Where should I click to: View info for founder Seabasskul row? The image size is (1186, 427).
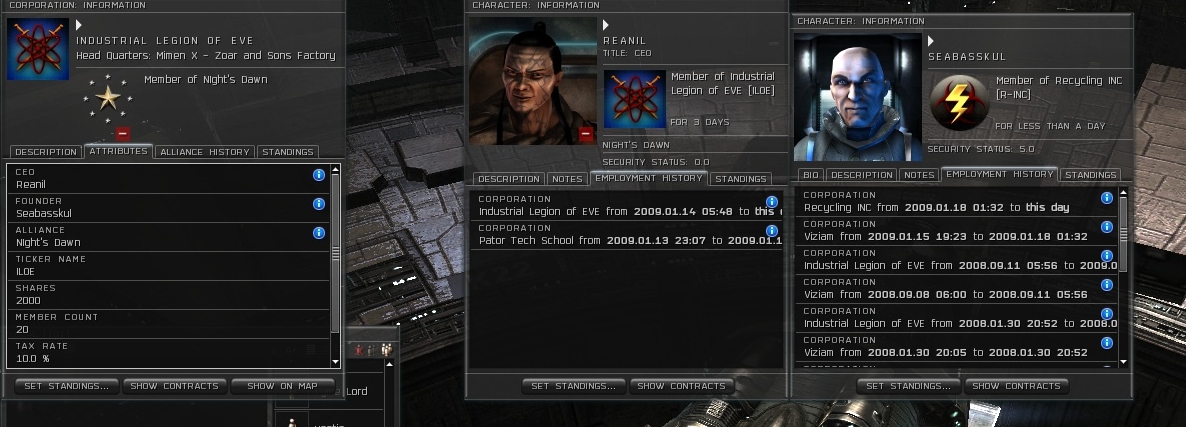[x=319, y=204]
